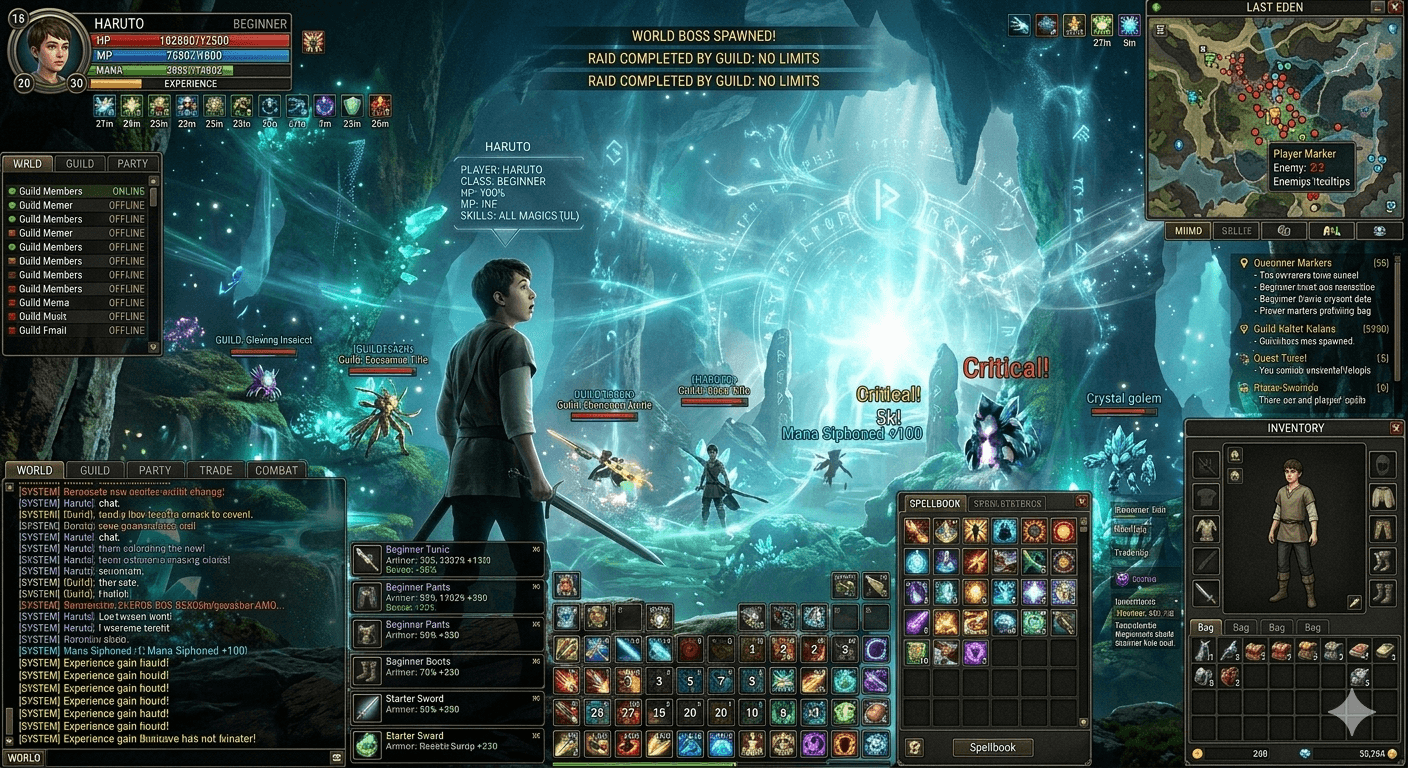Close the Last Eden minimap window

tap(1397, 7)
